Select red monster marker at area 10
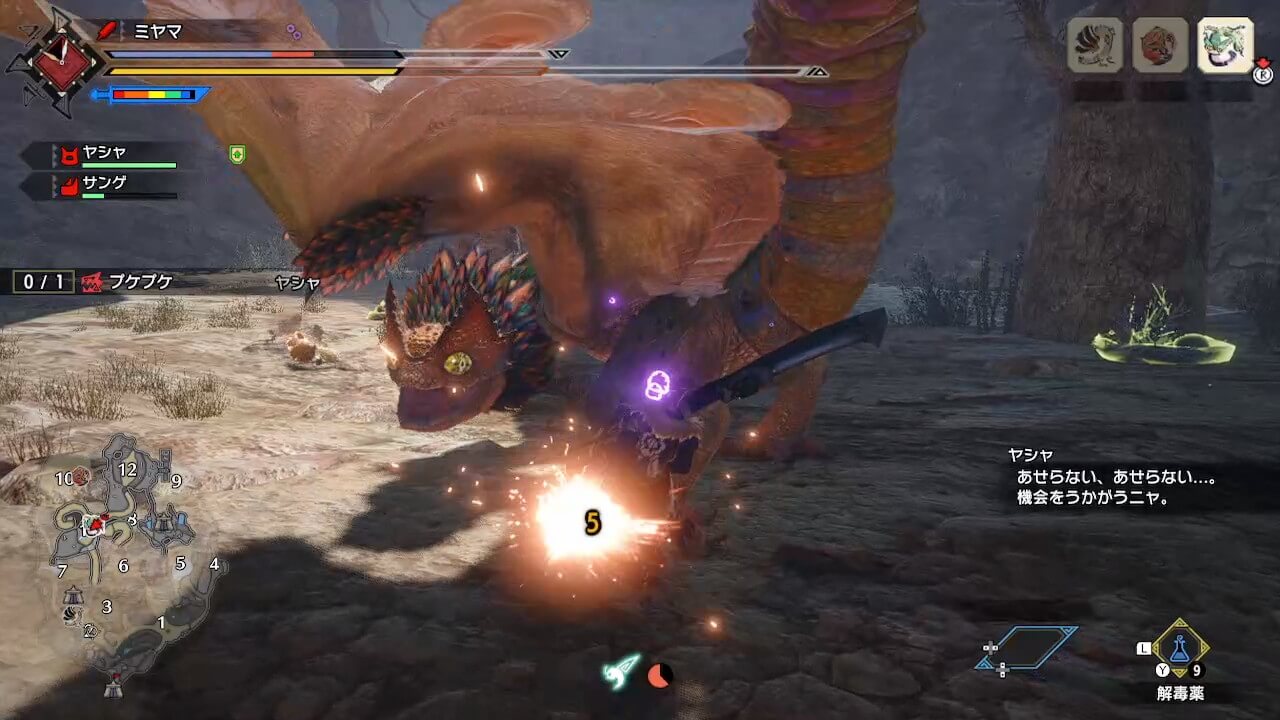The width and height of the screenshot is (1280, 720). pos(79,477)
